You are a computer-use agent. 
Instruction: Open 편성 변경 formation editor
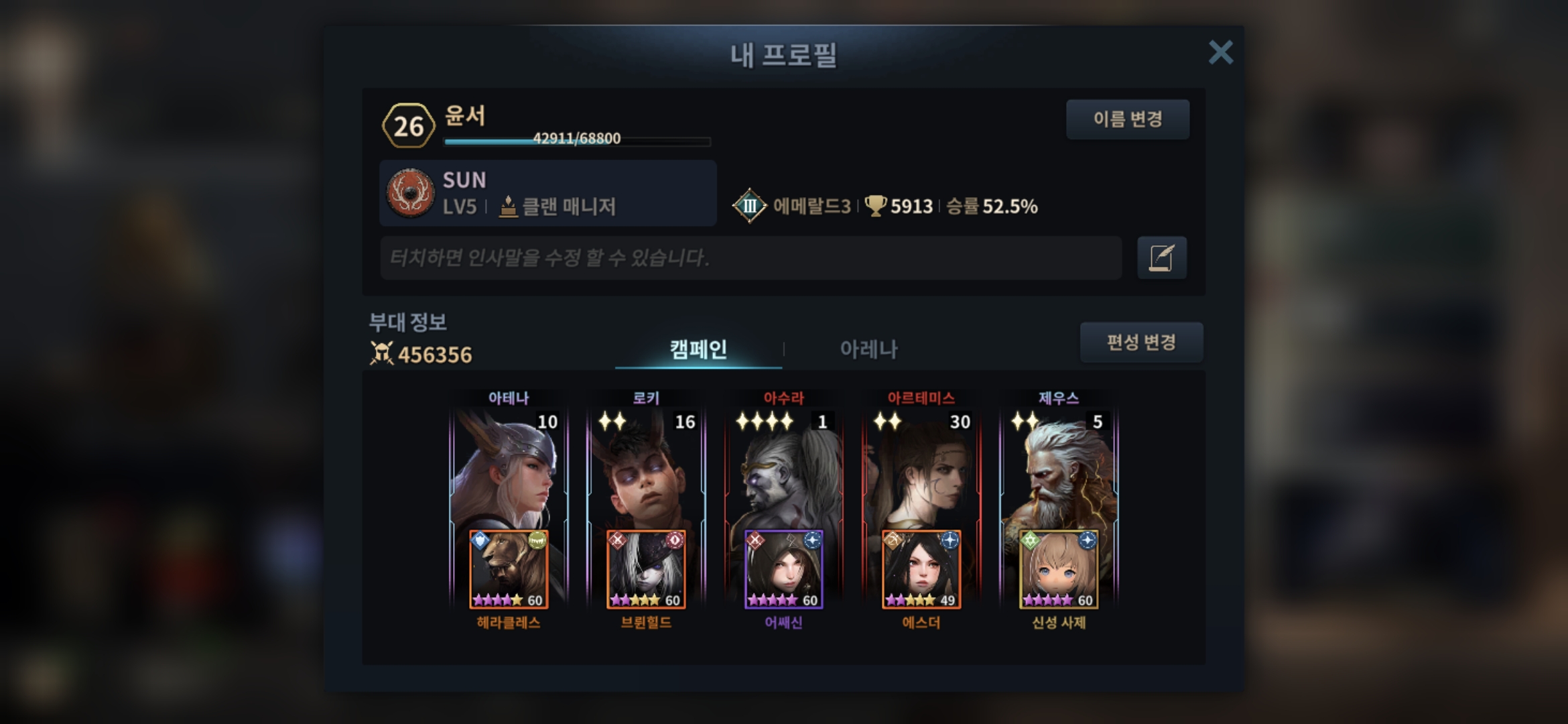(x=1141, y=343)
